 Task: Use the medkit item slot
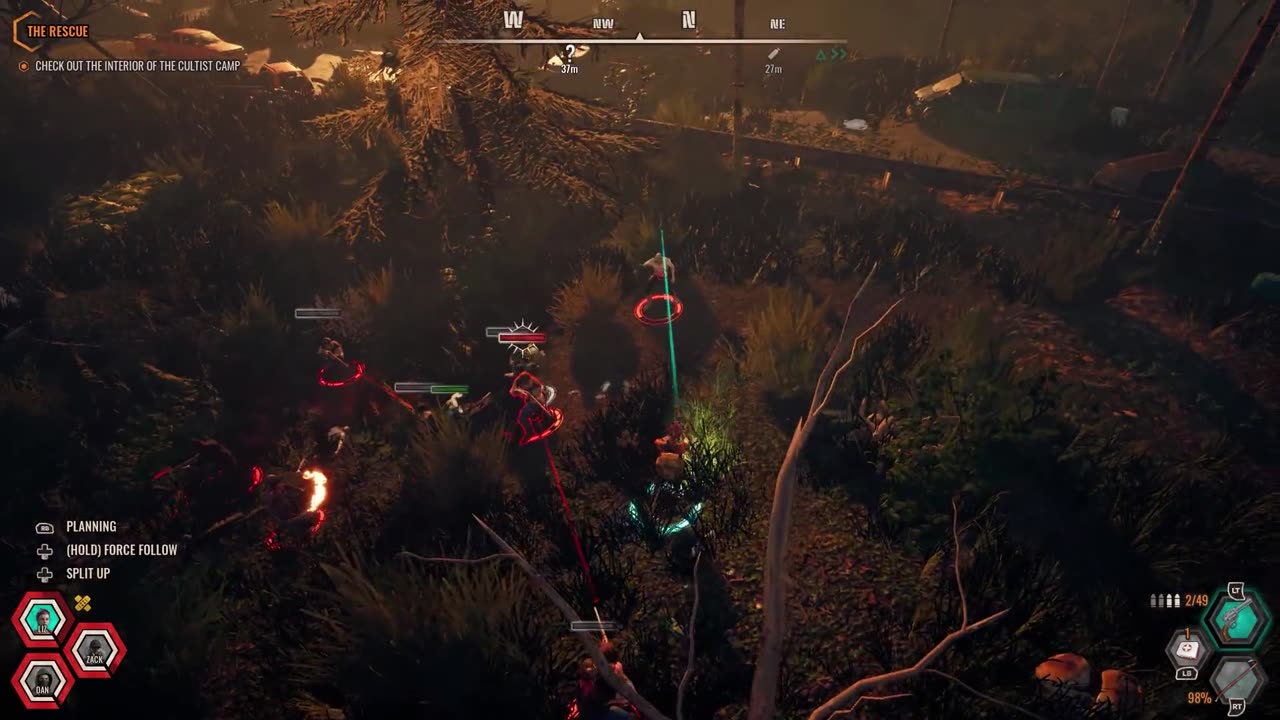tap(1187, 650)
